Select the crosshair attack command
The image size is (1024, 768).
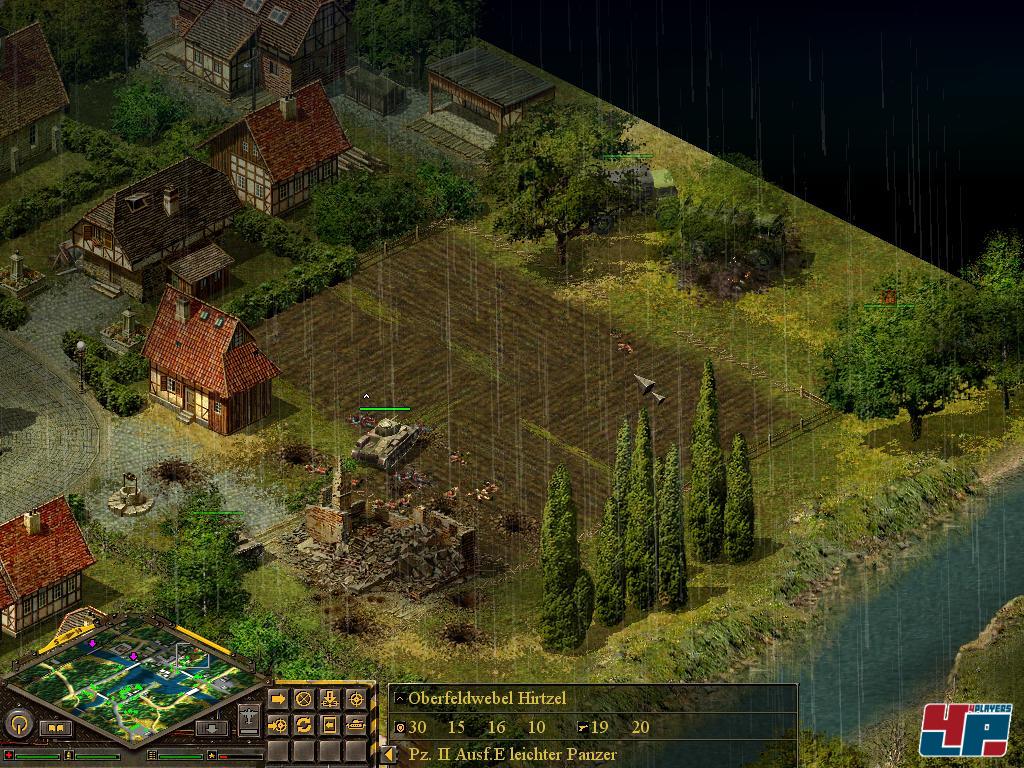[356, 699]
